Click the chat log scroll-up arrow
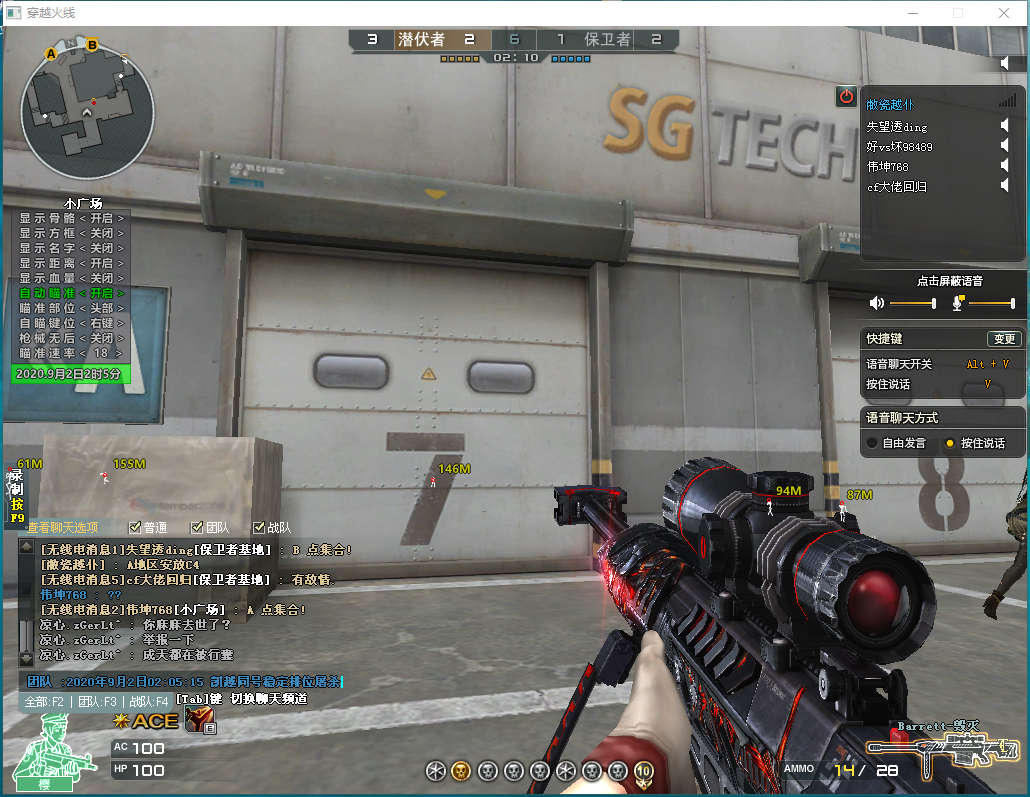The image size is (1030, 797). pos(26,547)
